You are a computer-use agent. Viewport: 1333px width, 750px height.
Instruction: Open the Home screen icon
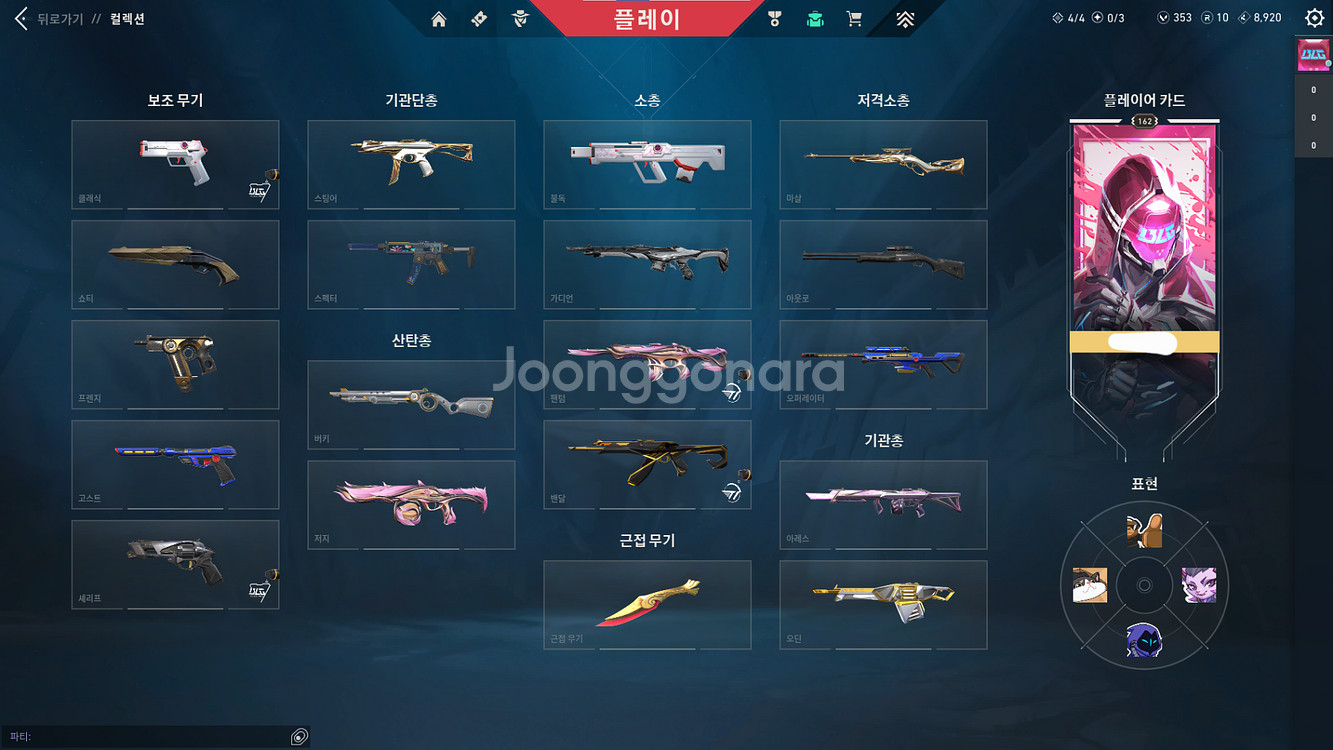click(438, 17)
